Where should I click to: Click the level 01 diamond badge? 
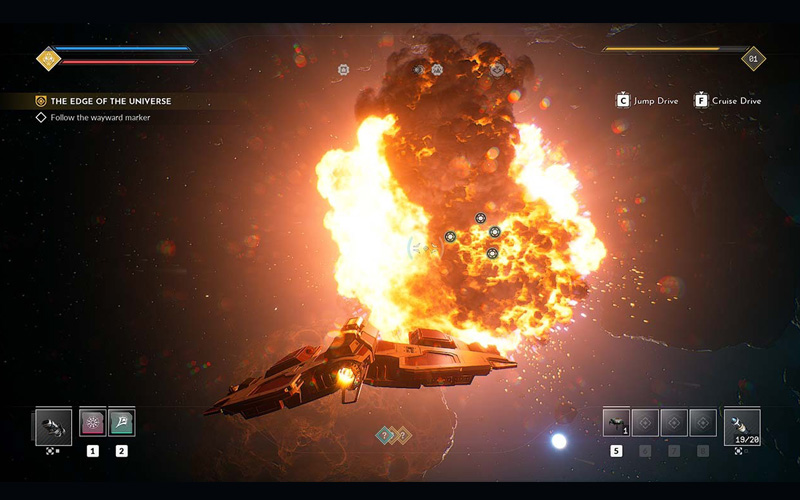coord(753,59)
